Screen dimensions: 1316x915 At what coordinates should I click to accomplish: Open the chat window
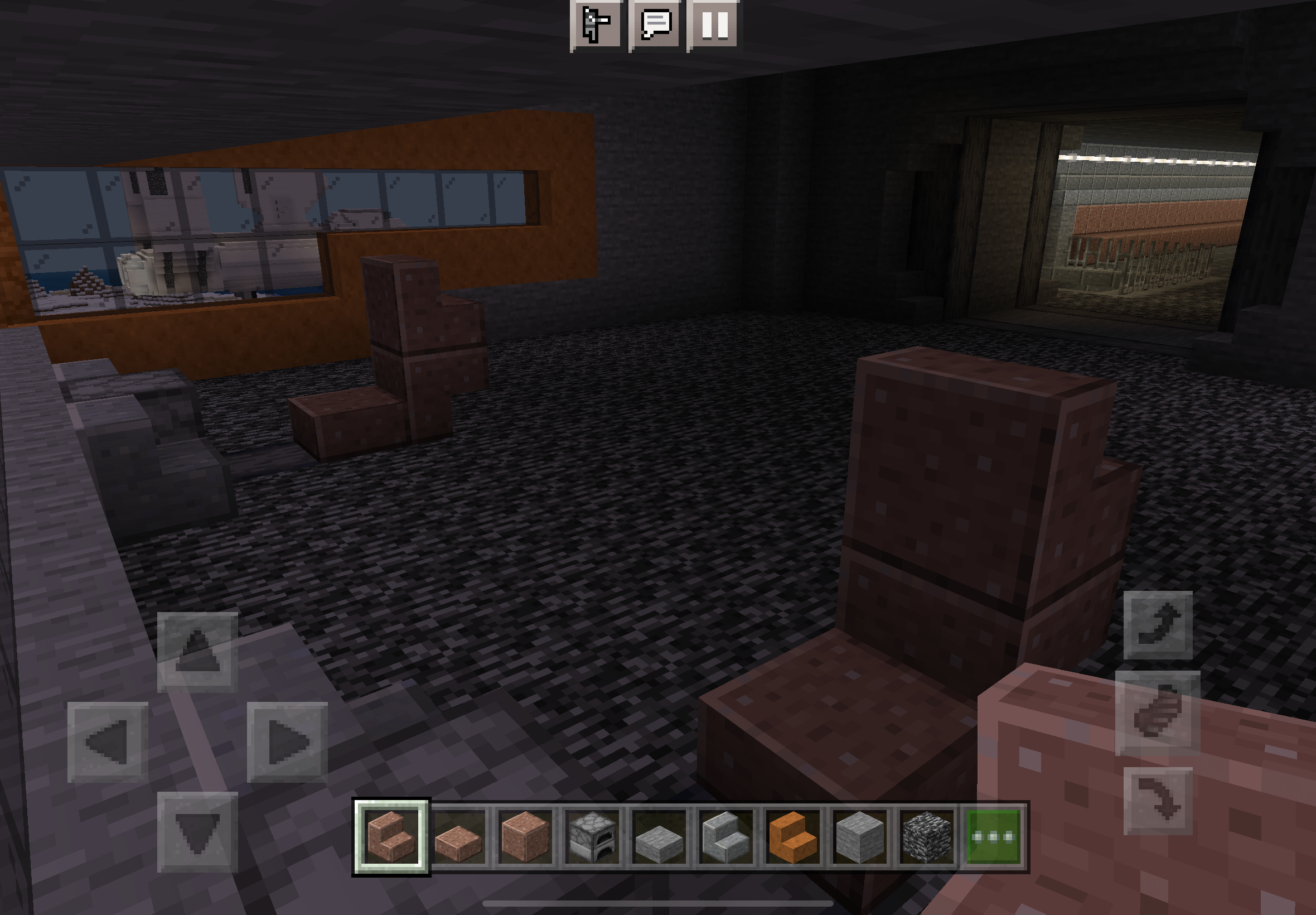655,24
